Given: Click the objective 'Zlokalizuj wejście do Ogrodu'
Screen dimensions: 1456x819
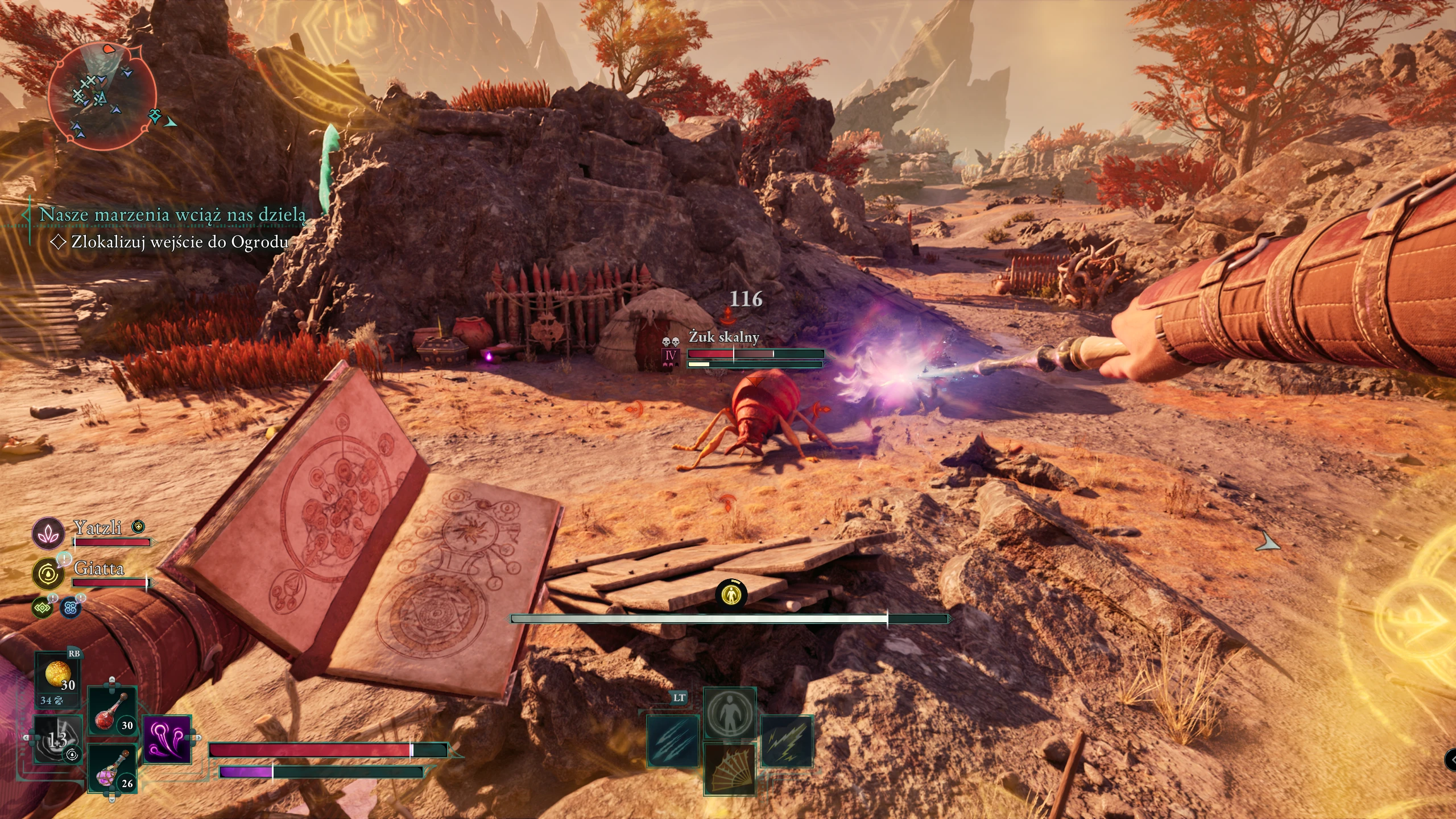Looking at the screenshot, I should coord(179,242).
